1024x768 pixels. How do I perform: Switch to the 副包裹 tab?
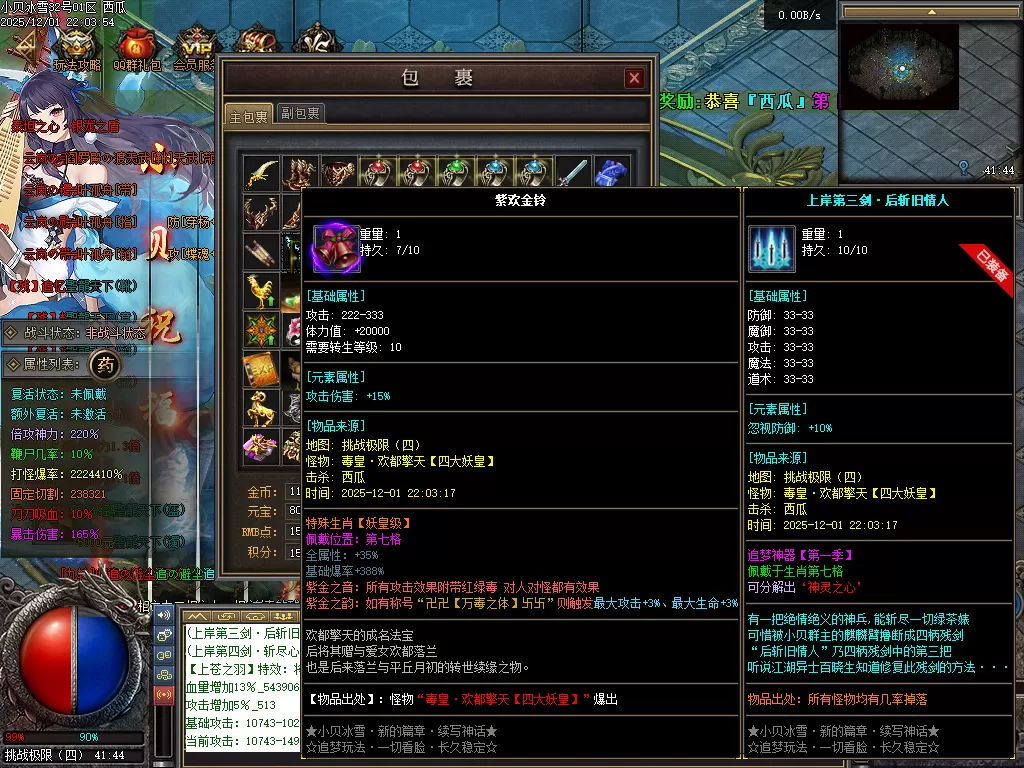(x=300, y=114)
